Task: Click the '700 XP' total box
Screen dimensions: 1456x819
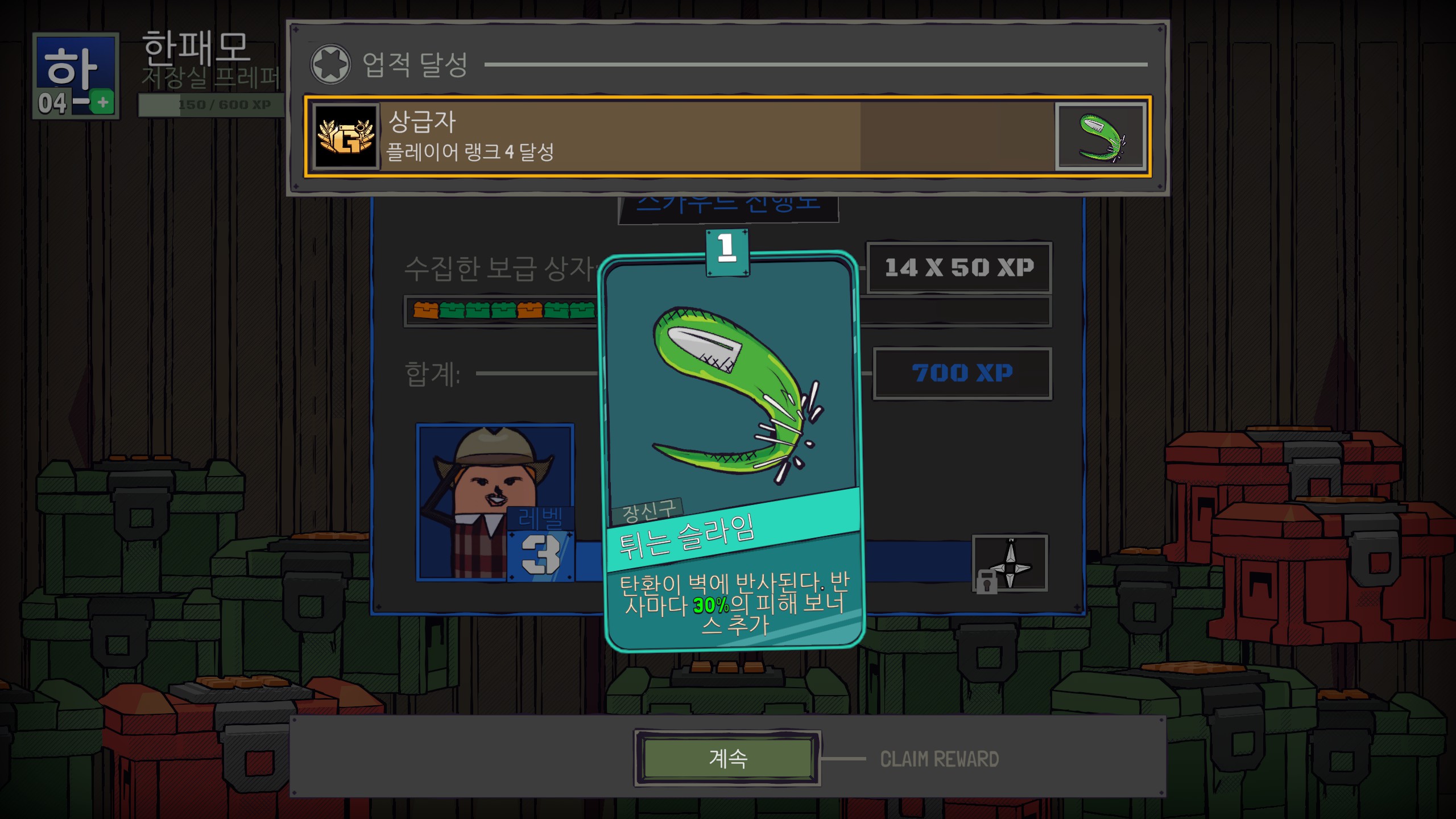Action: [x=961, y=373]
